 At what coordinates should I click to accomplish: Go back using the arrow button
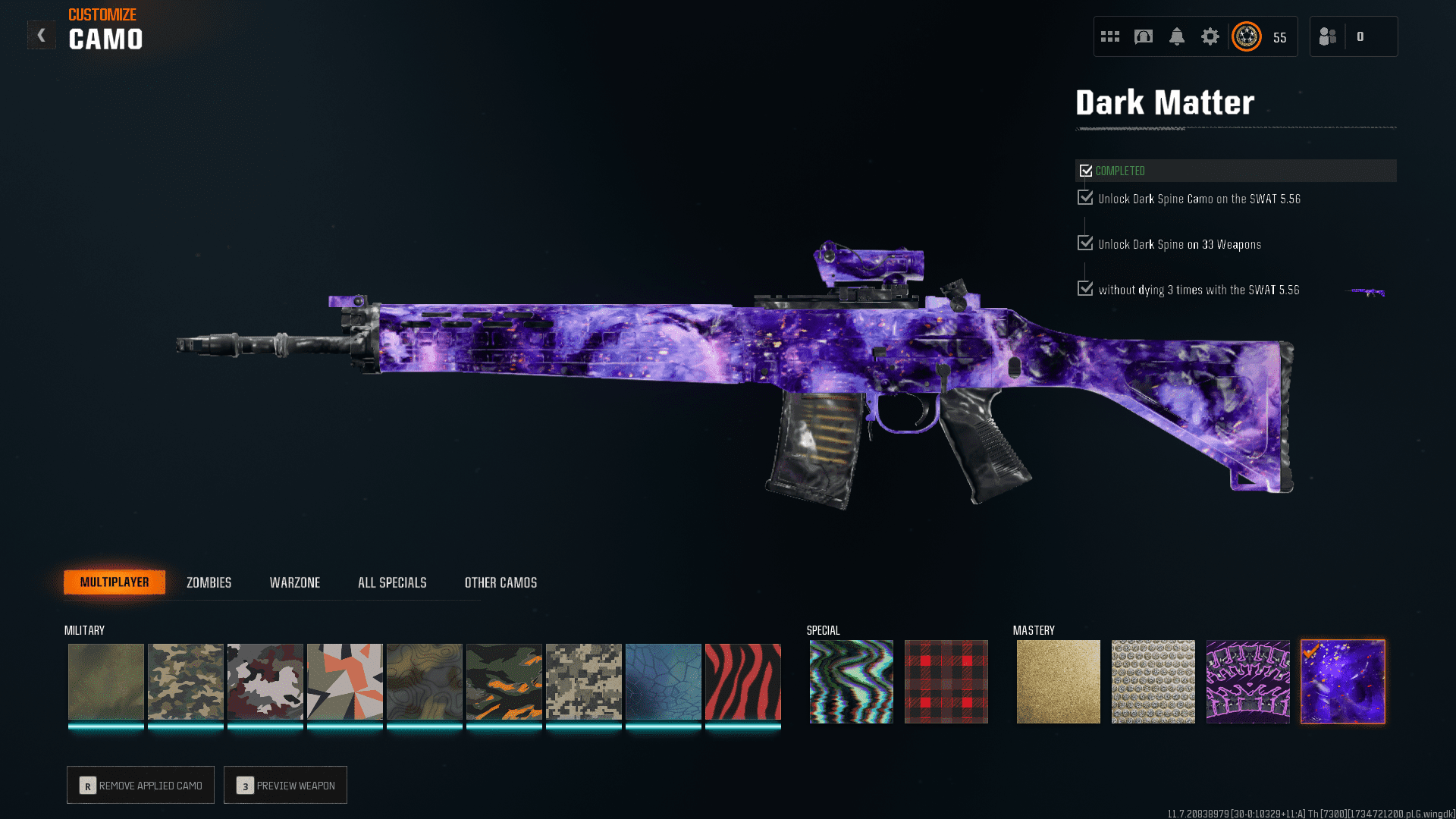click(42, 35)
